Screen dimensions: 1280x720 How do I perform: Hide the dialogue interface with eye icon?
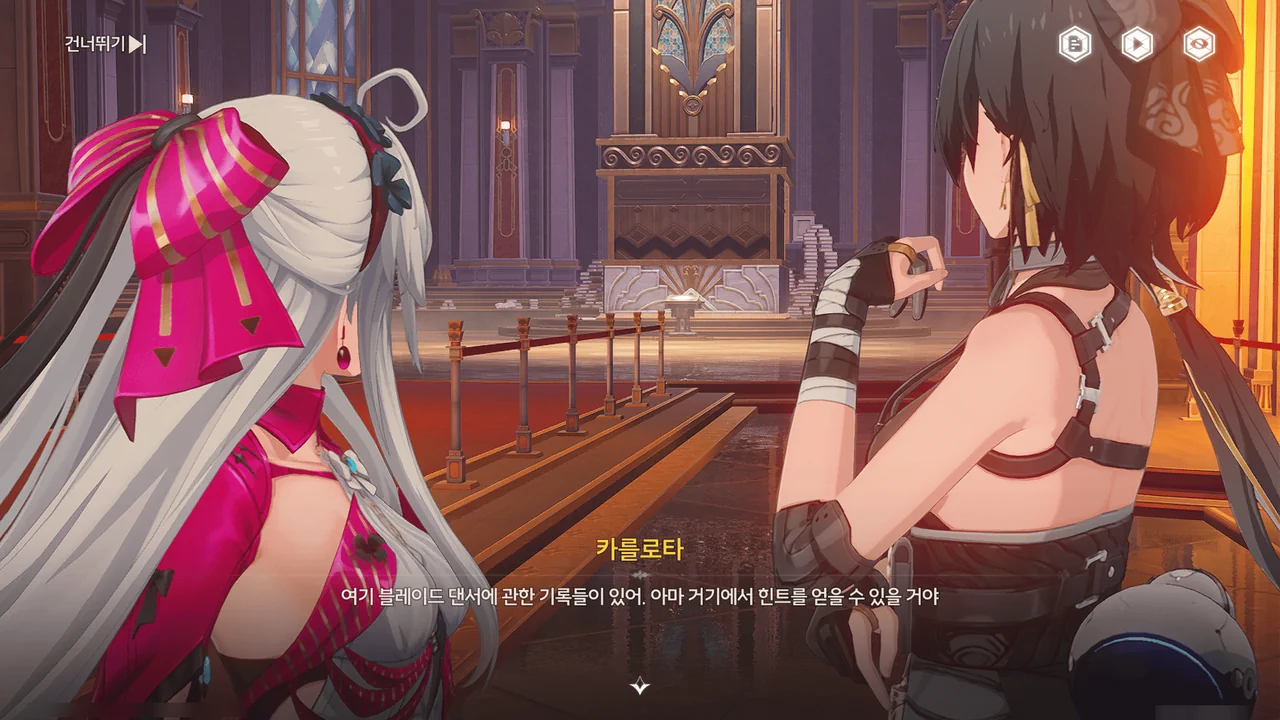coord(1199,44)
